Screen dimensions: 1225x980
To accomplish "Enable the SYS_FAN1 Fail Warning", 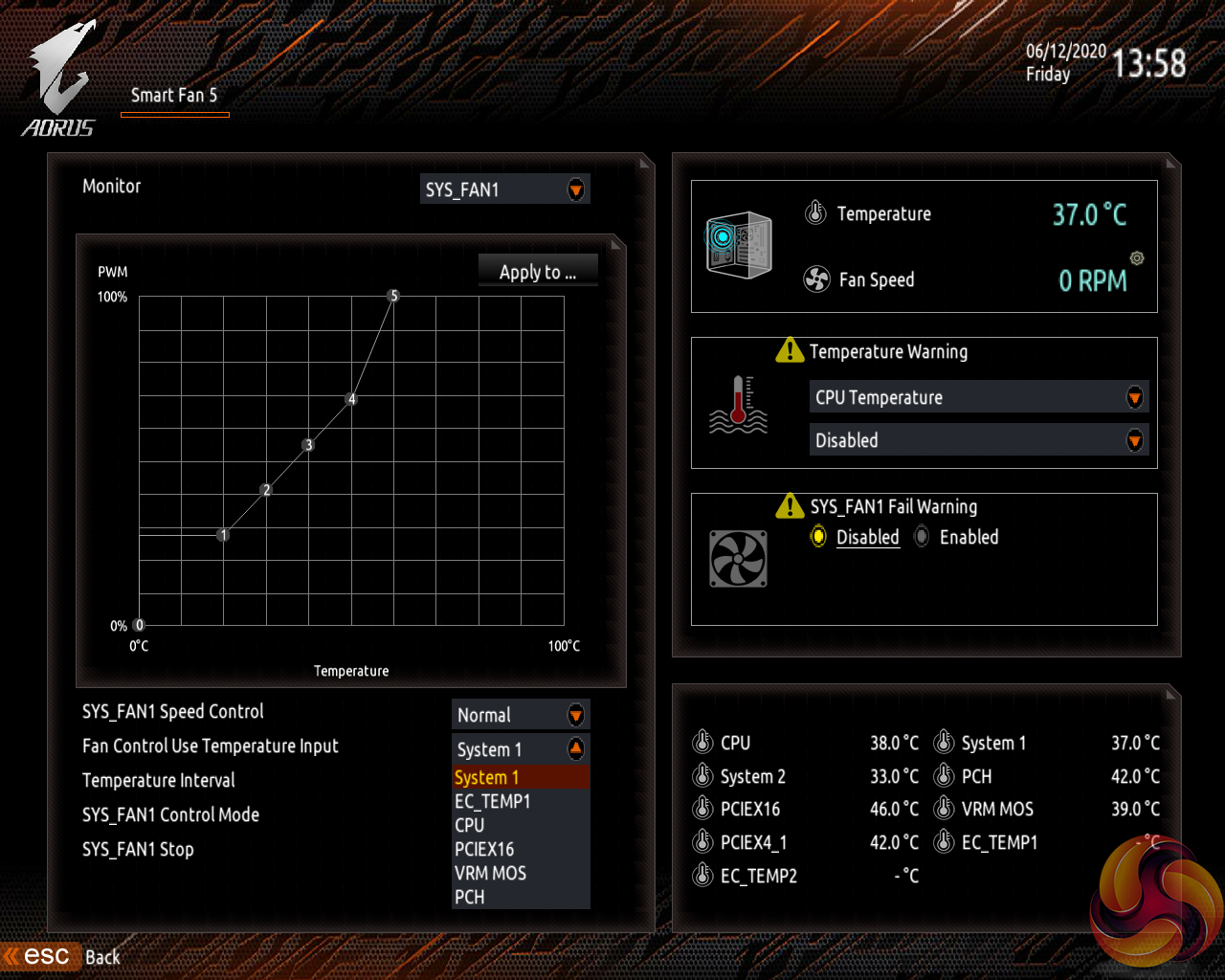I will pyautogui.click(x=921, y=537).
